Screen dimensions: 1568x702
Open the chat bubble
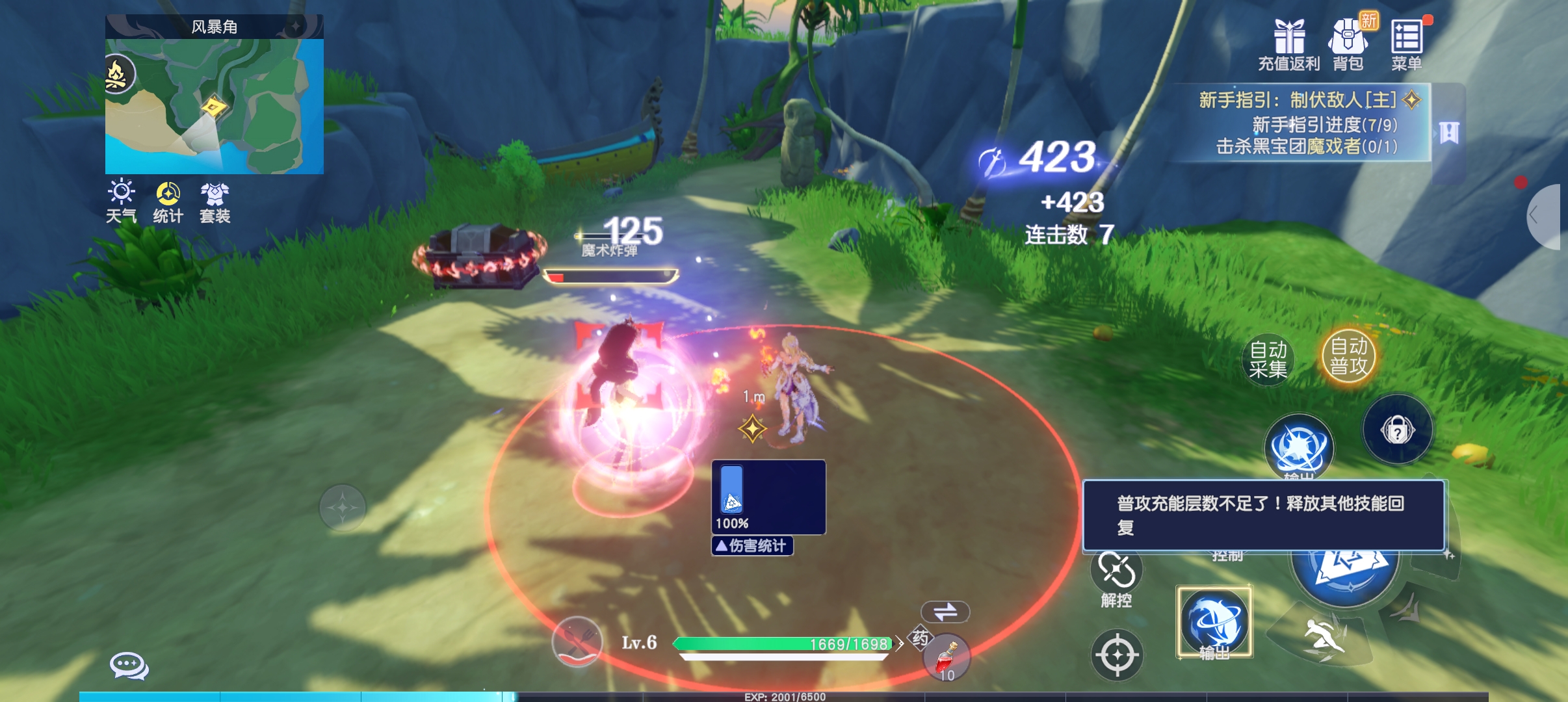pyautogui.click(x=129, y=666)
